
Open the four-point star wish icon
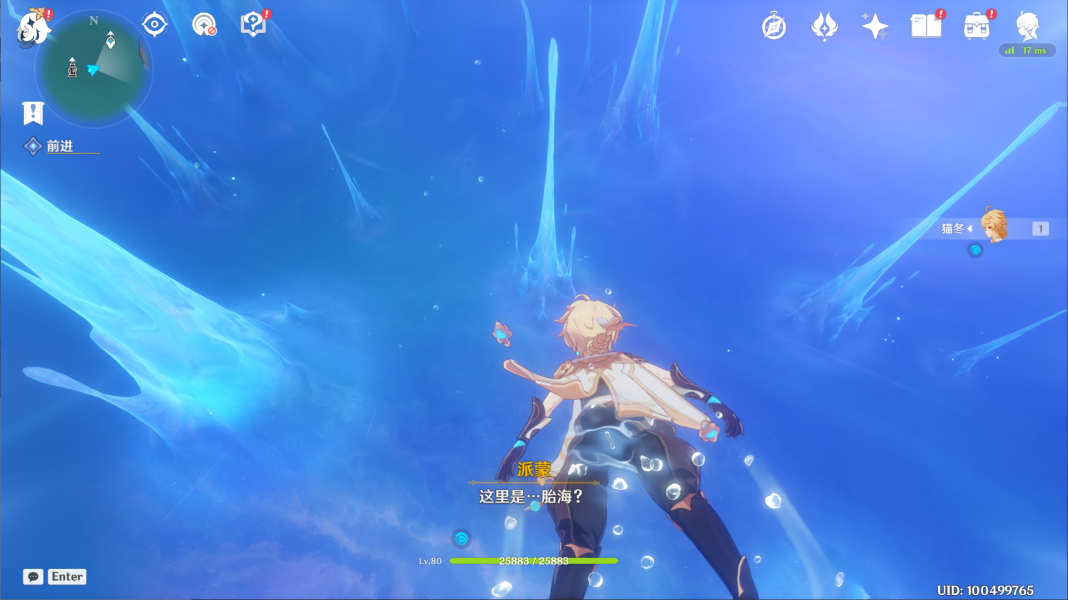click(x=875, y=26)
